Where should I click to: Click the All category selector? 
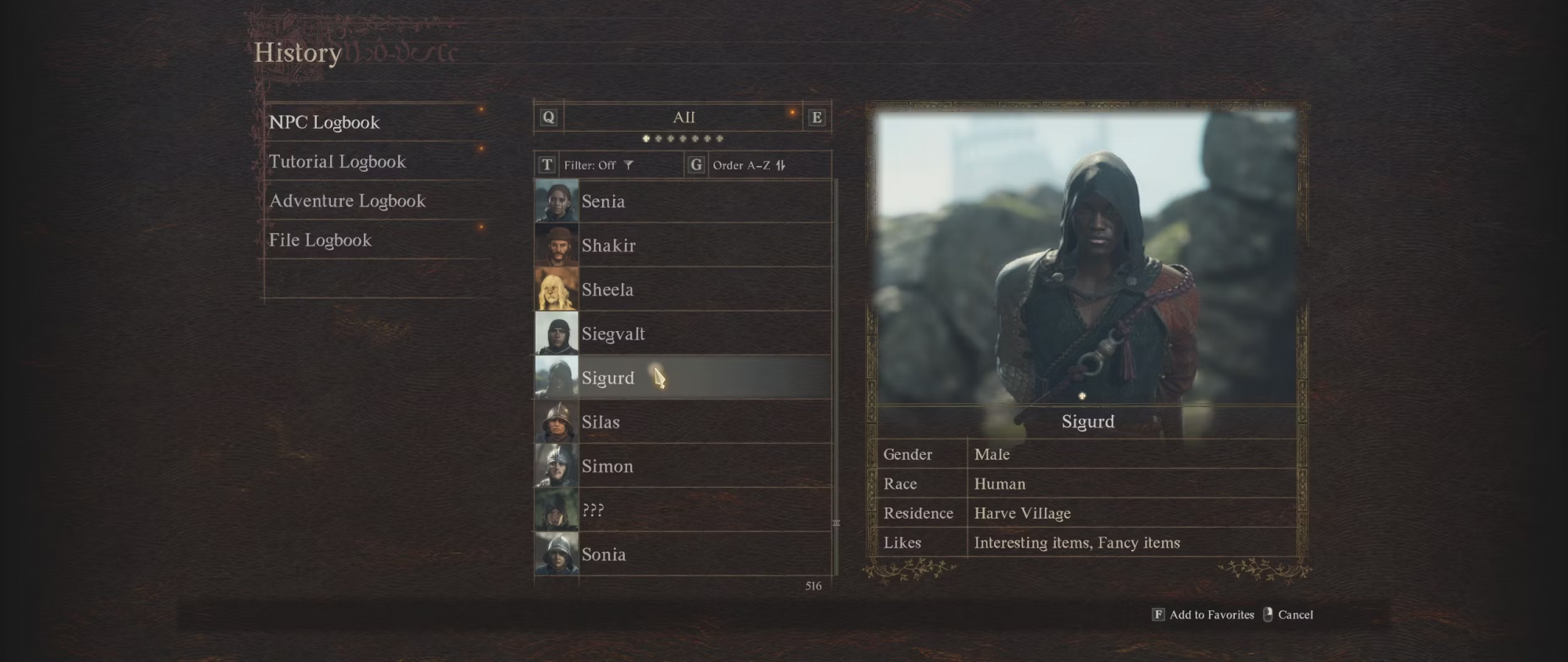click(x=684, y=118)
